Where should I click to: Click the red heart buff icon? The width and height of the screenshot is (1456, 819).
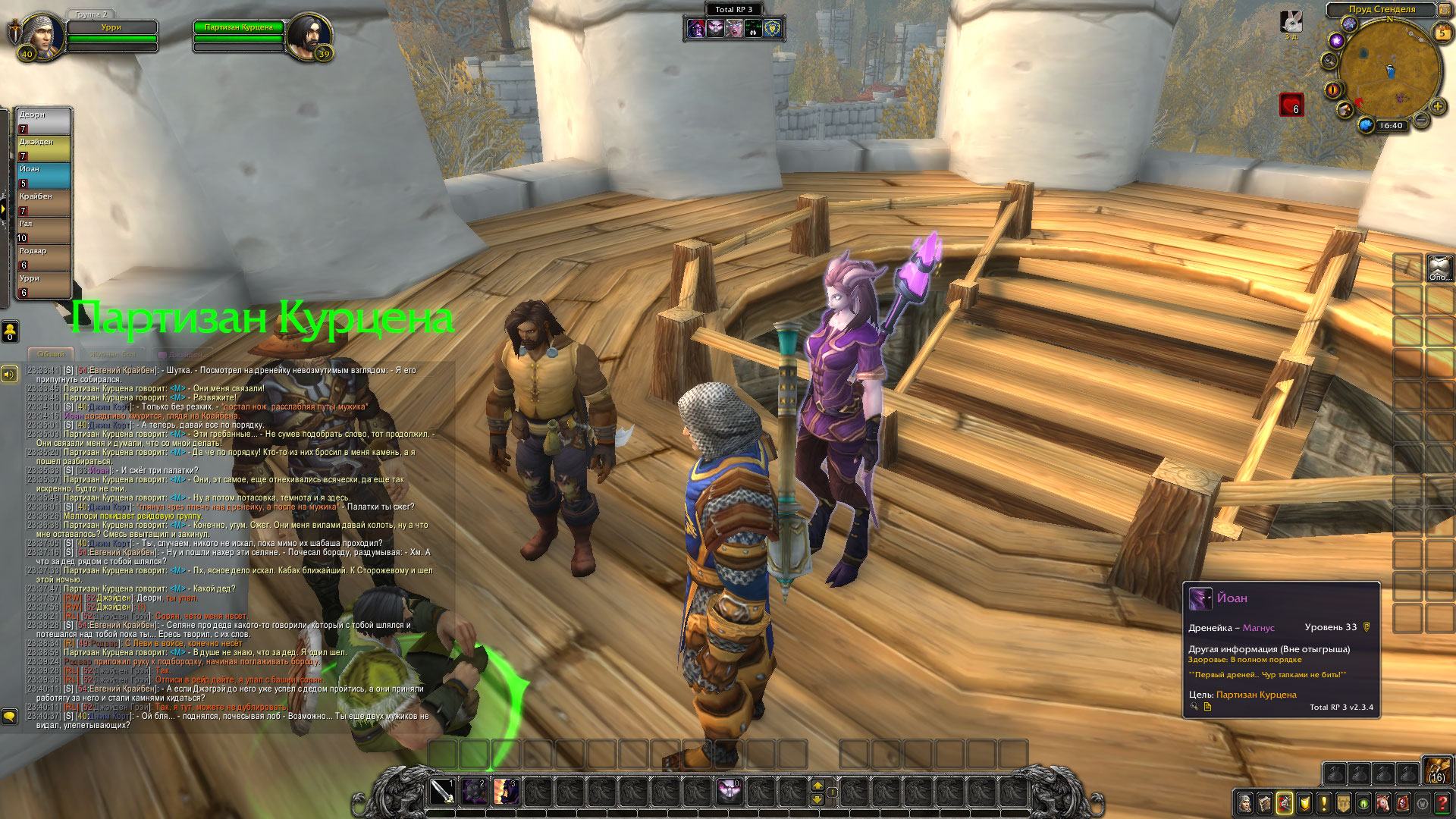(x=1291, y=104)
